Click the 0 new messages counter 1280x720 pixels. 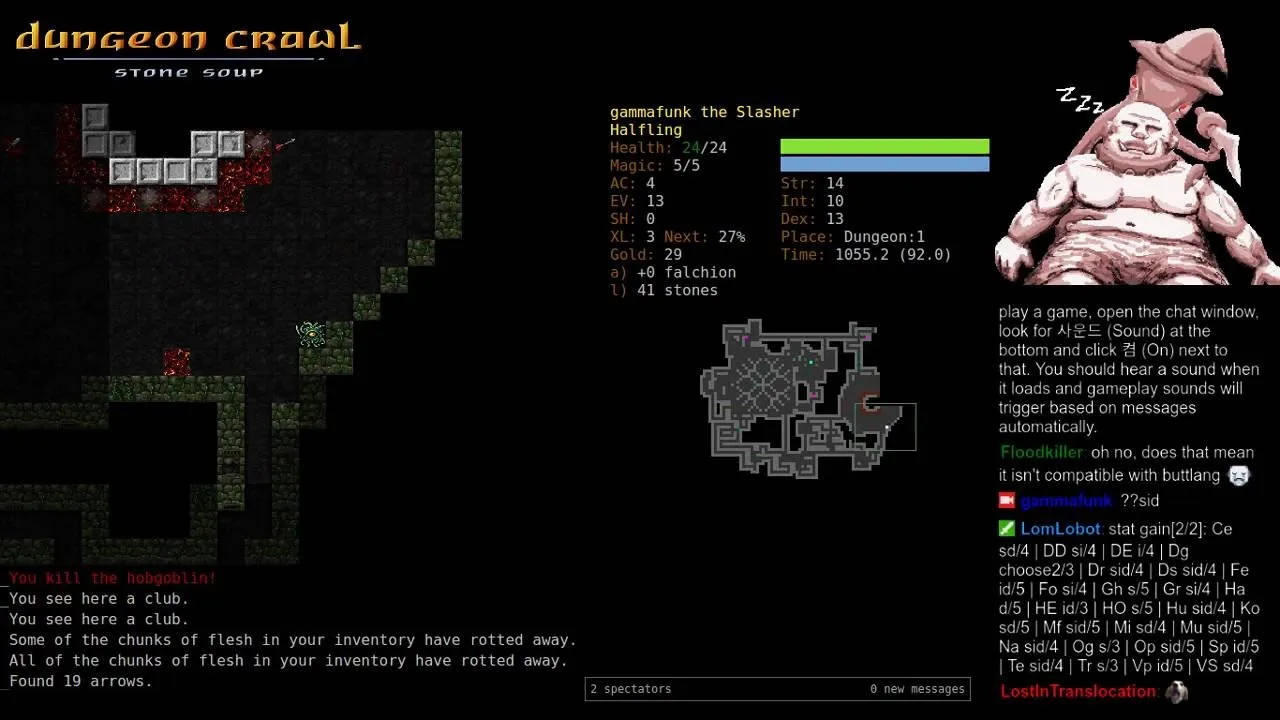pos(916,689)
